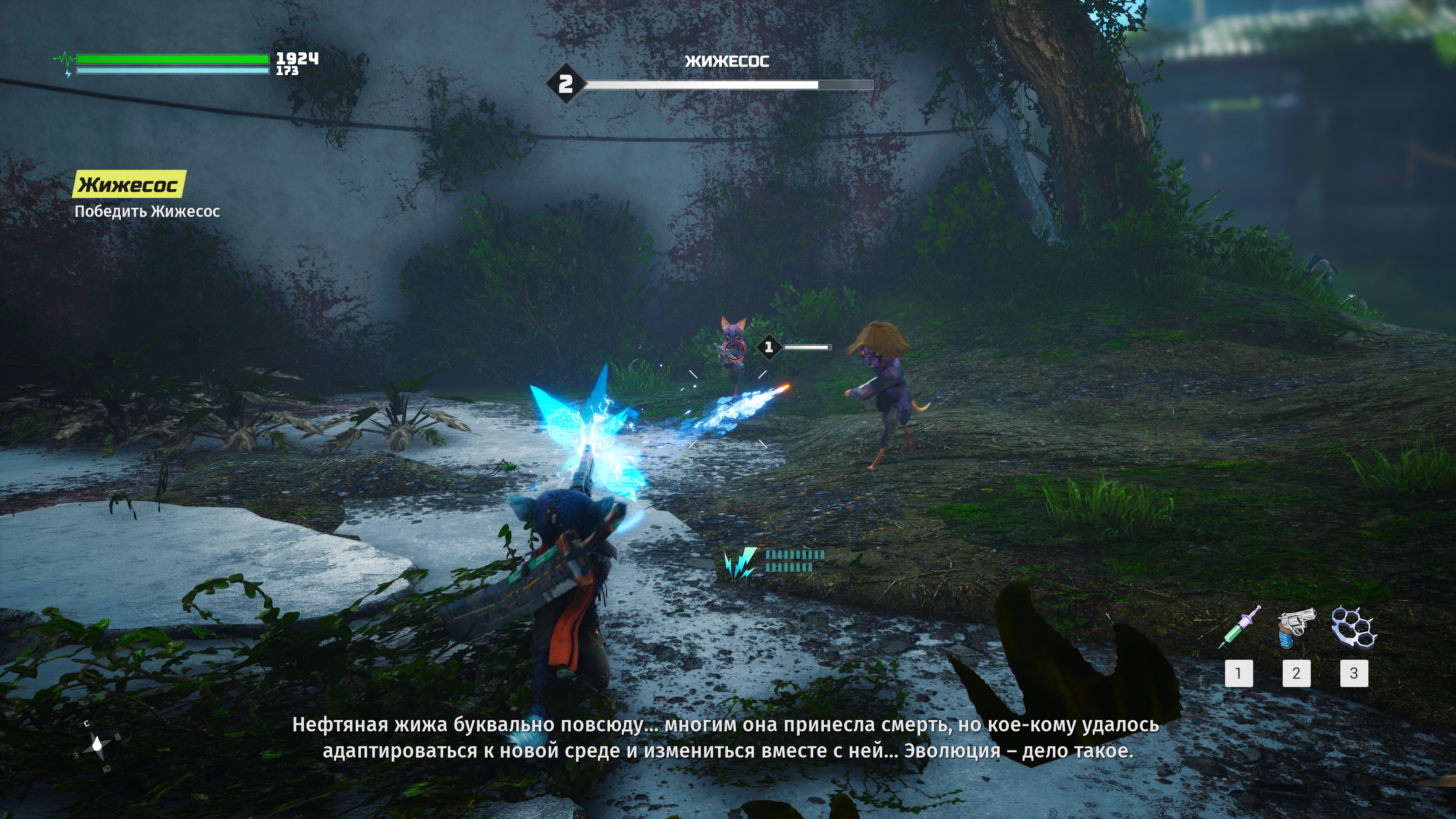The image size is (1456, 819).
Task: Select the green syringe quick-slot item
Action: 1239,628
